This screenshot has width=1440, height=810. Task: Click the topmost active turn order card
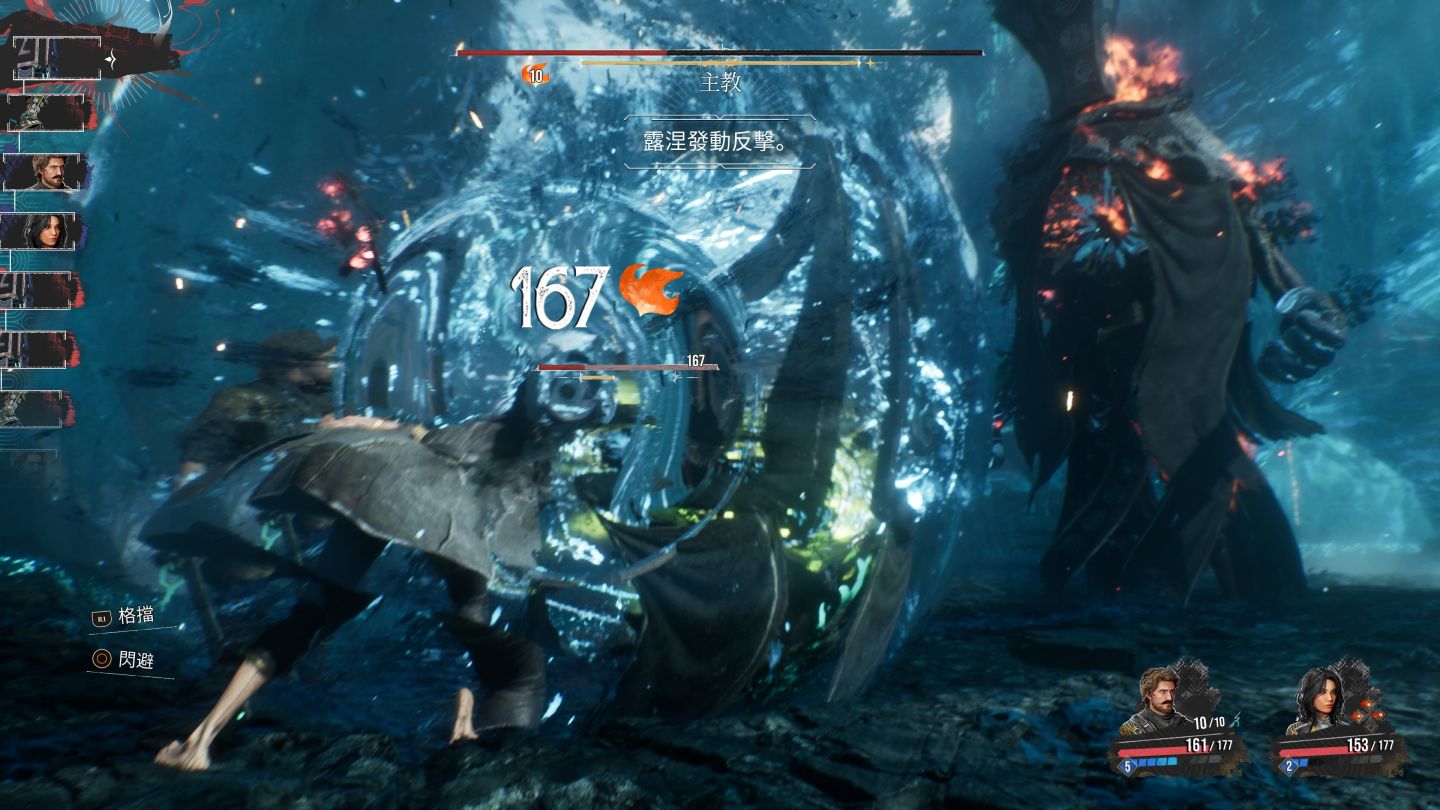click(x=58, y=58)
